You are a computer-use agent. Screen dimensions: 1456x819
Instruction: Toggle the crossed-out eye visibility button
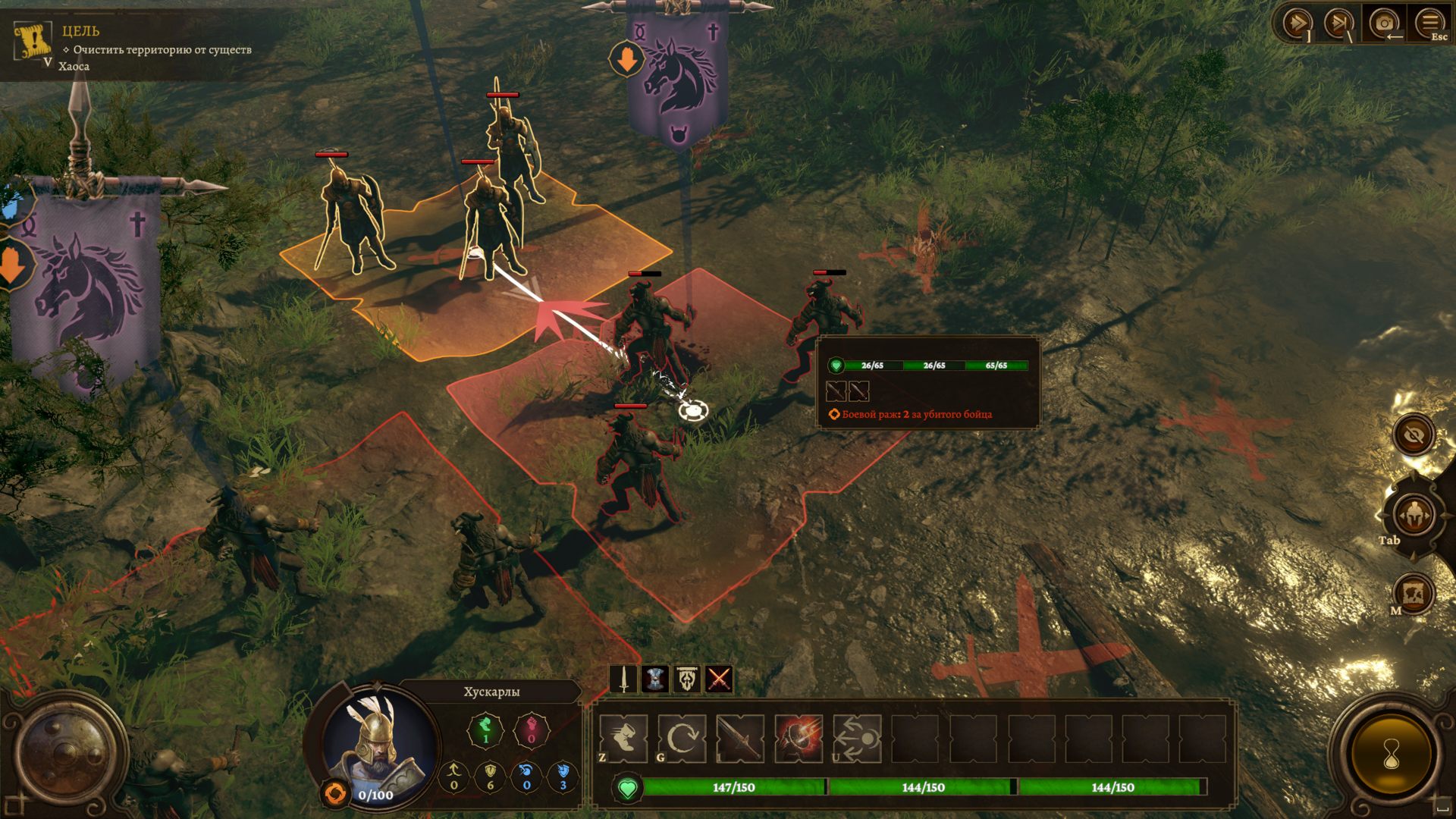(1414, 435)
